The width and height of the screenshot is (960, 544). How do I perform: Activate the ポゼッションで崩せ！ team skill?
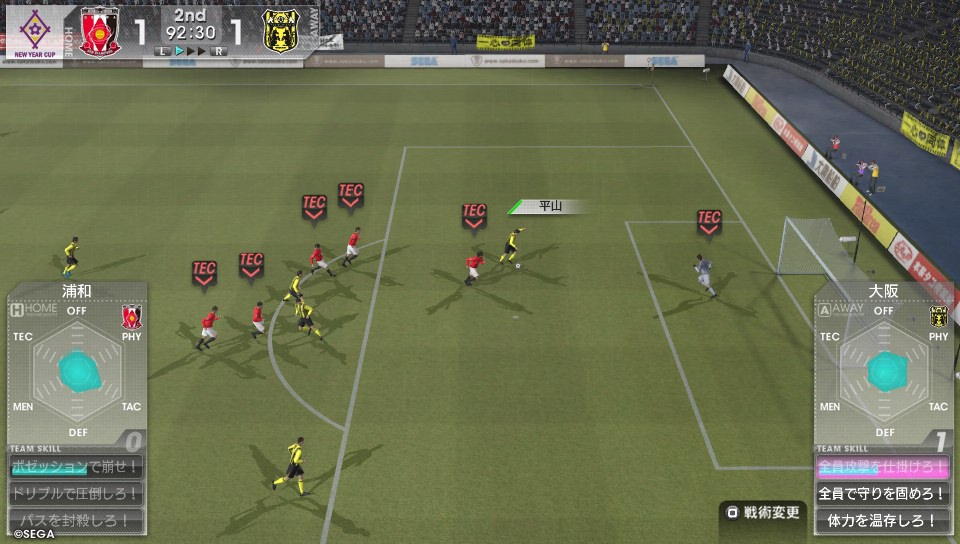coord(76,467)
